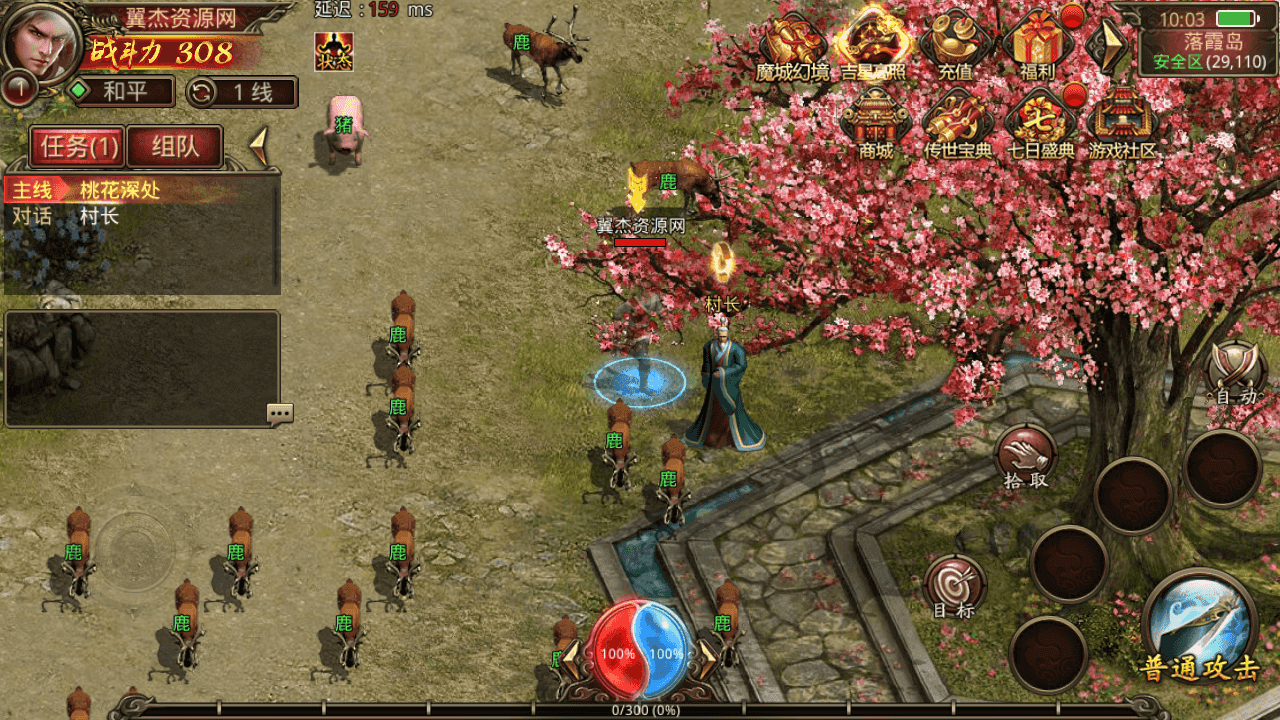
Task: Open the 充值 recharge icon
Action: 955,45
